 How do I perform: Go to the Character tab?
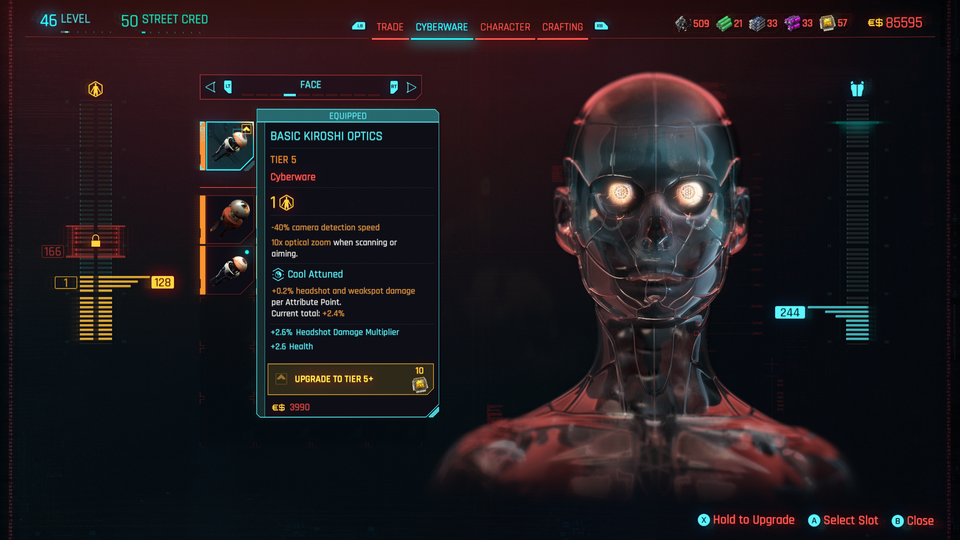click(x=505, y=27)
